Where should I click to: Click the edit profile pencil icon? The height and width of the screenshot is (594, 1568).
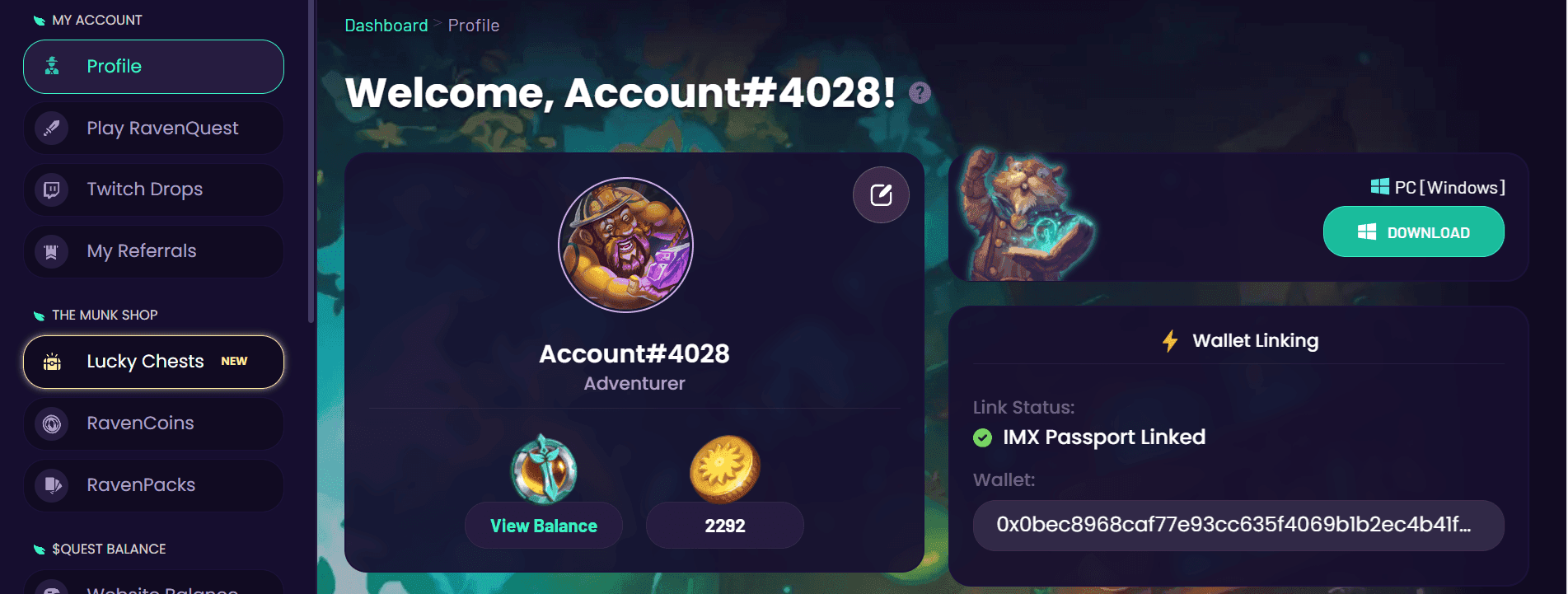click(881, 194)
